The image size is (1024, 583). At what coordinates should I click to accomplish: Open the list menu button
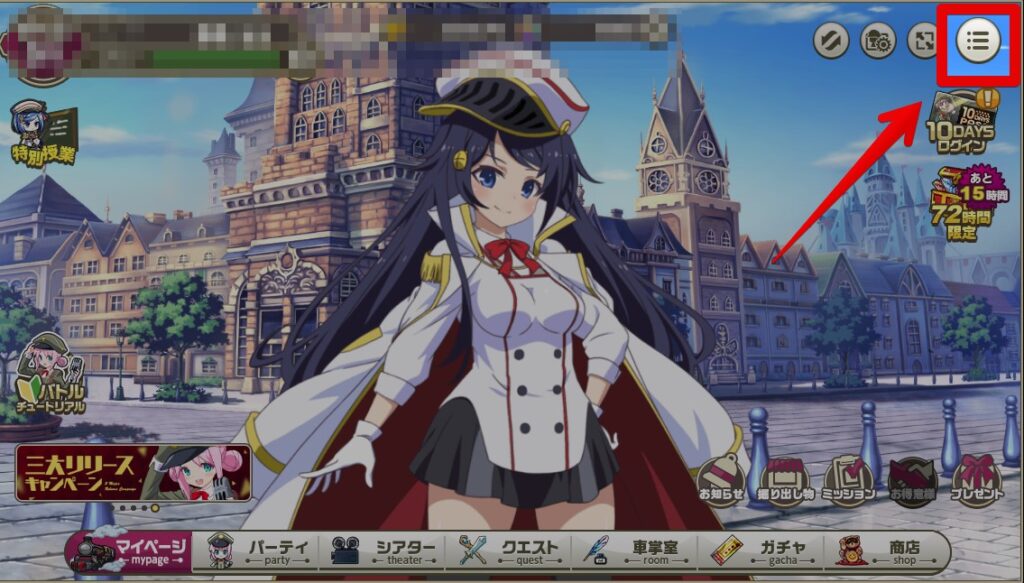(978, 40)
